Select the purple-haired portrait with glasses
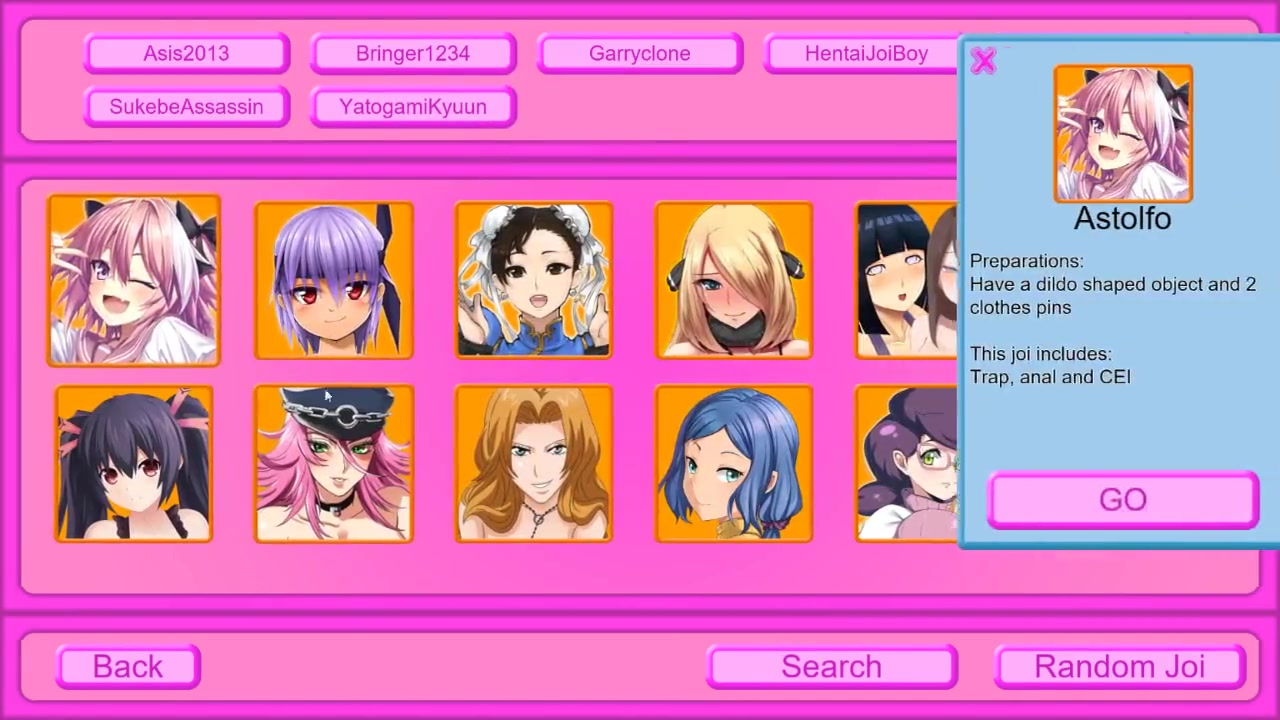 [x=906, y=464]
